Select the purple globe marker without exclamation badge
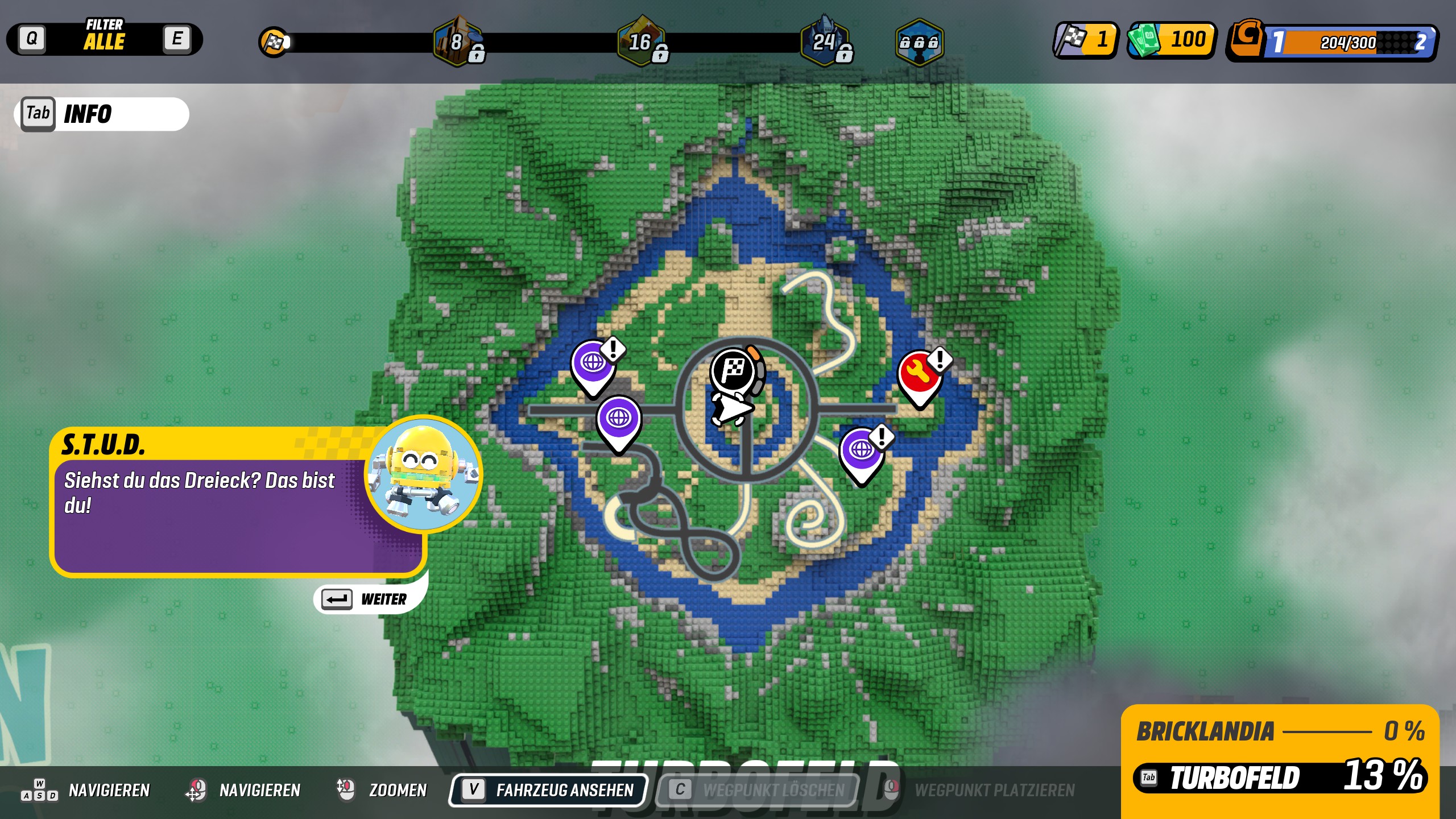Image resolution: width=1456 pixels, height=819 pixels. tap(619, 420)
